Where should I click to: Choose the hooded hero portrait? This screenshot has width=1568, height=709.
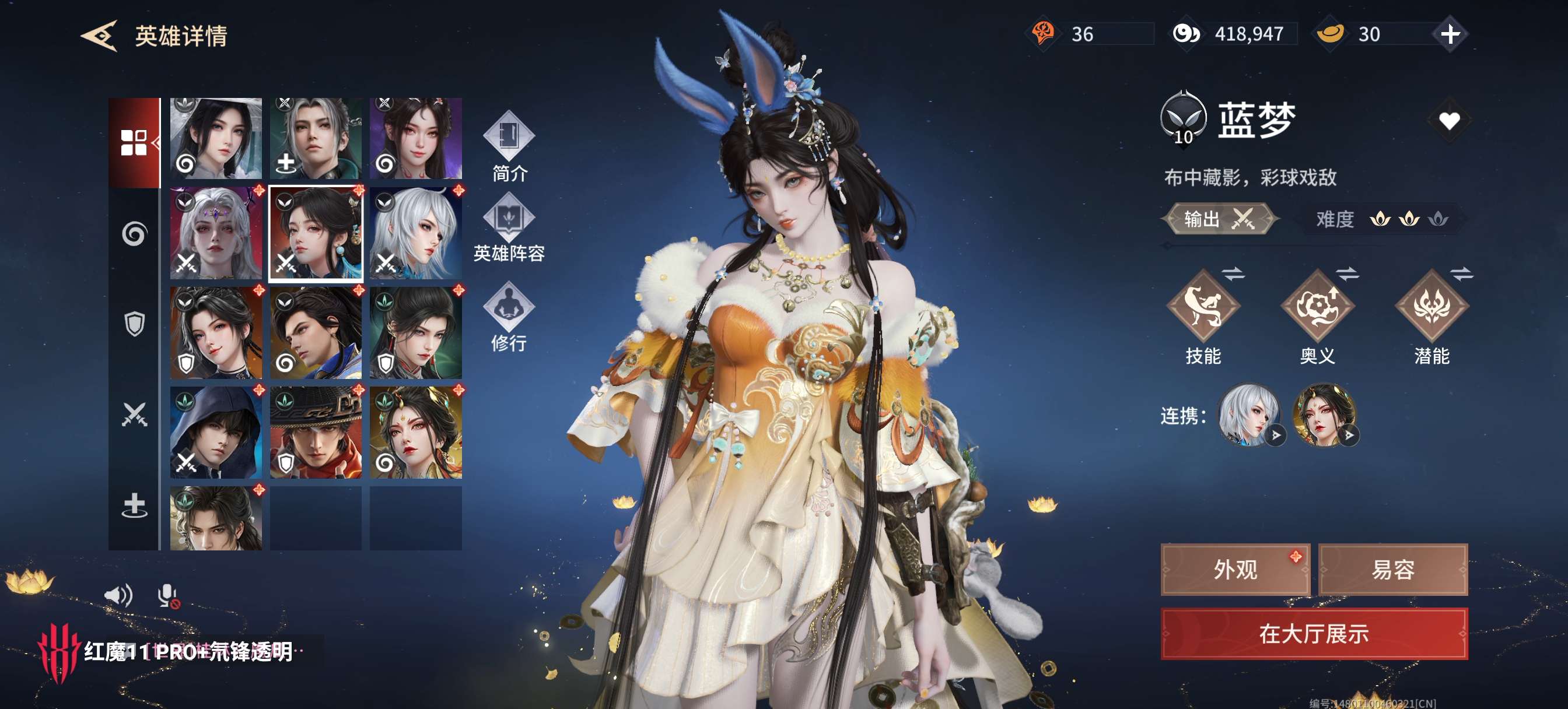click(x=216, y=432)
